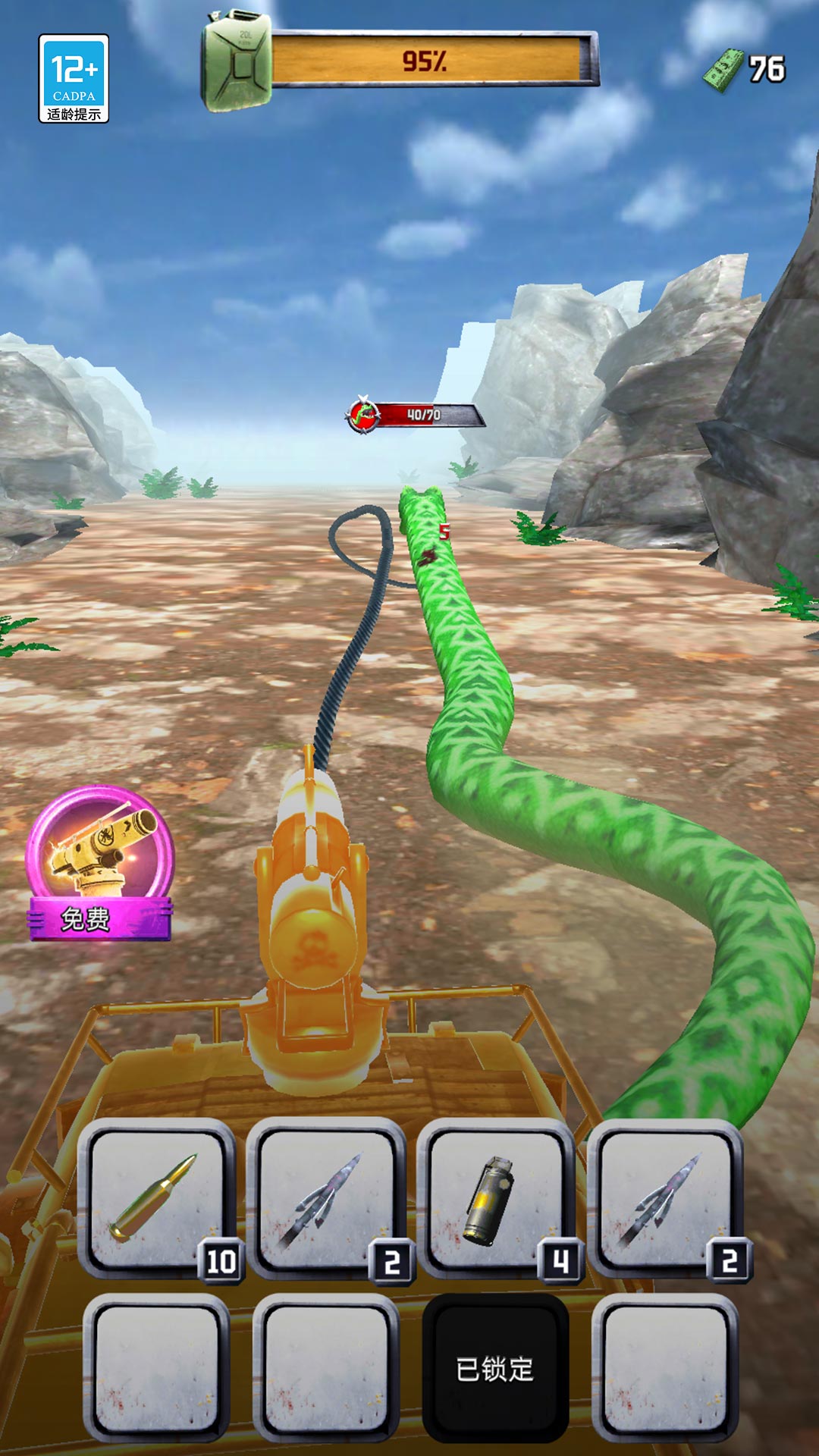Choose the gas canister grenade slot
This screenshot has width=819, height=1456.
tap(496, 1200)
